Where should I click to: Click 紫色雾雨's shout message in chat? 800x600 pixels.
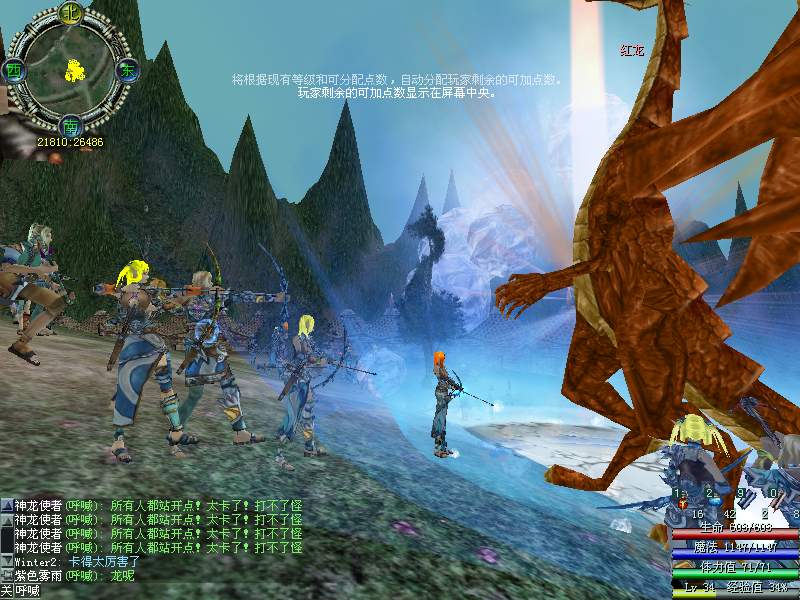[x=82, y=576]
